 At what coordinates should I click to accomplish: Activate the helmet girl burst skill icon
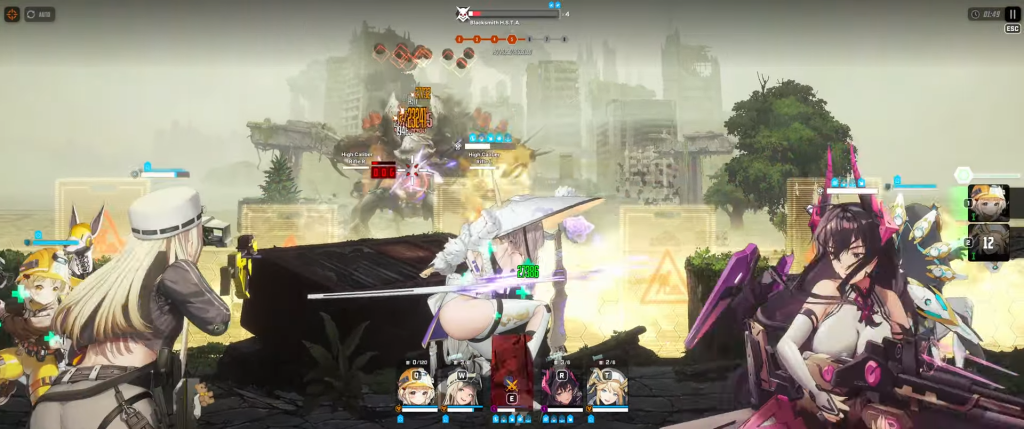coord(989,203)
